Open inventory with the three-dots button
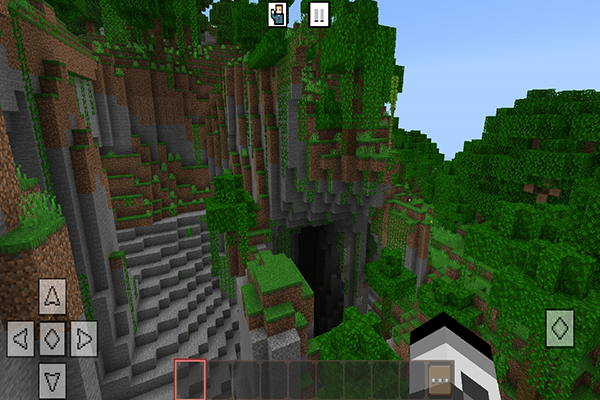 click(x=439, y=378)
